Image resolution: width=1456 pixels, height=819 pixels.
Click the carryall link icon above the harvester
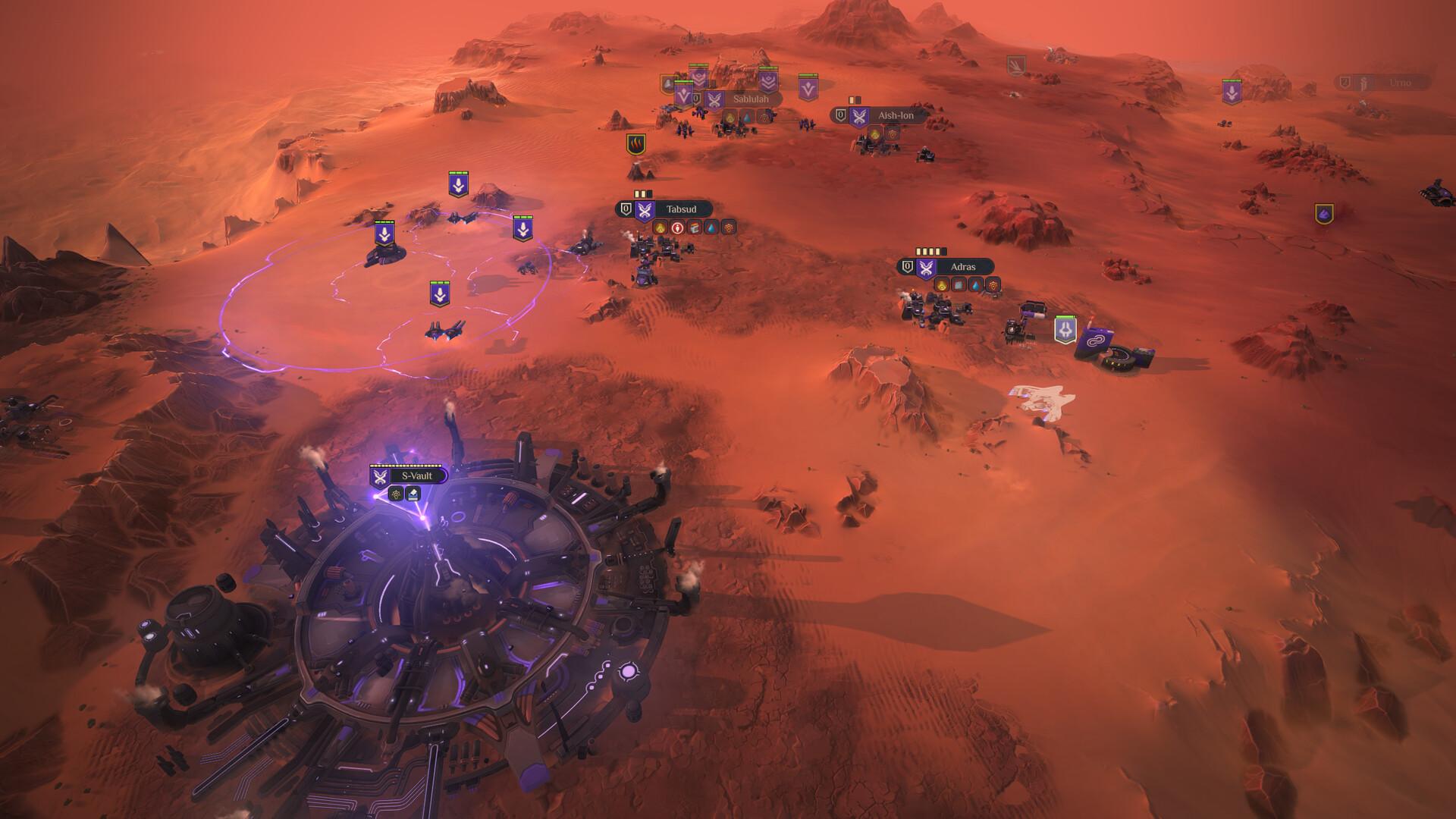click(1094, 339)
